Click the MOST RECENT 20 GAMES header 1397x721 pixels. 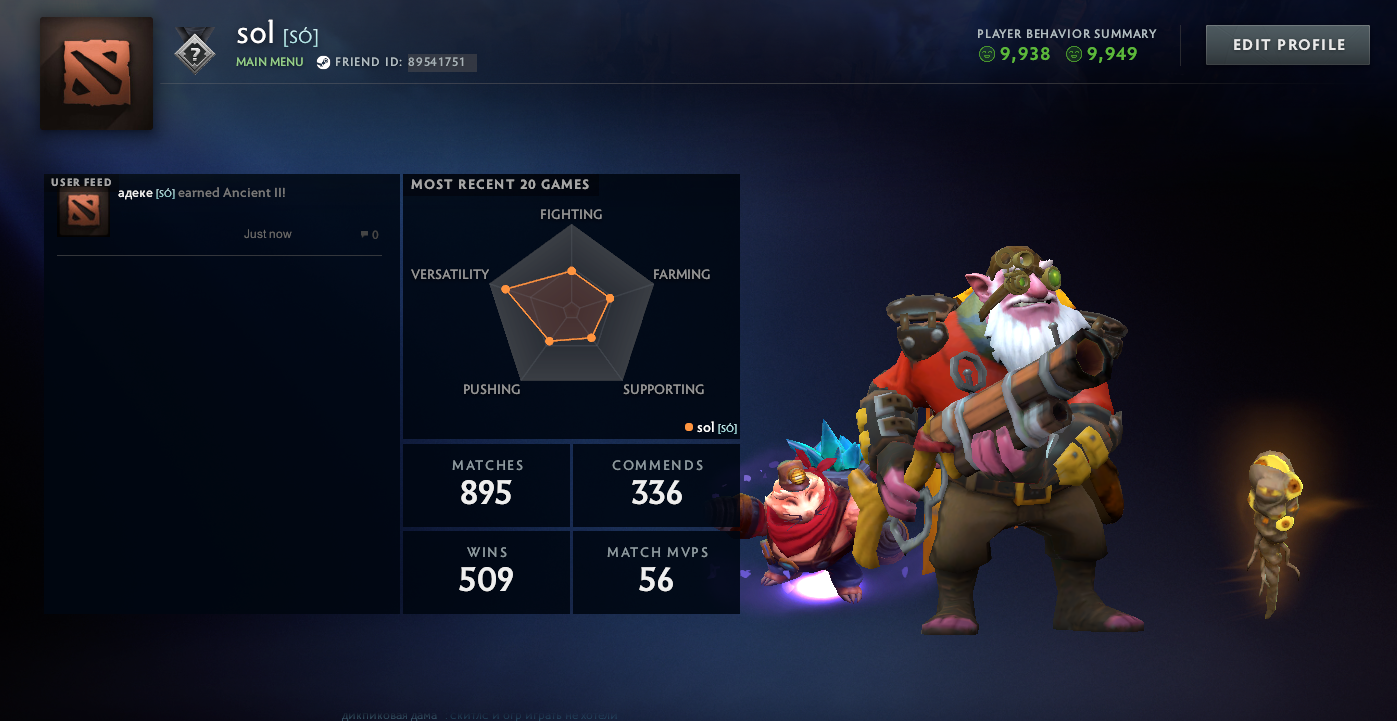point(500,184)
